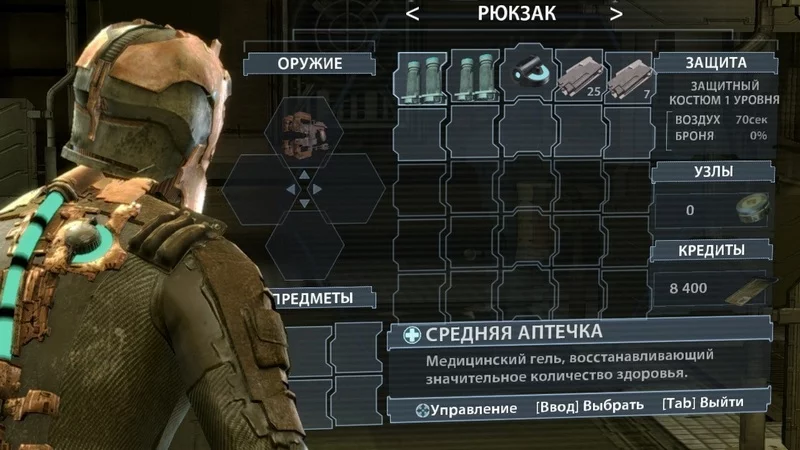Go to the previous menu tab arrow beside РЮКЗАК

tap(413, 14)
